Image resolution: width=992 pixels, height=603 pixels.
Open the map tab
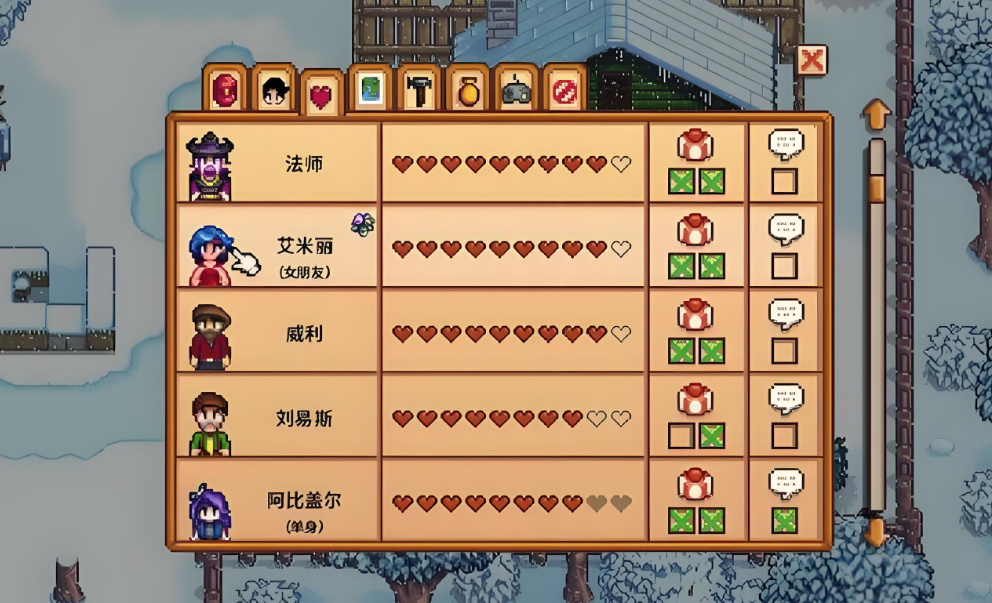pos(370,90)
